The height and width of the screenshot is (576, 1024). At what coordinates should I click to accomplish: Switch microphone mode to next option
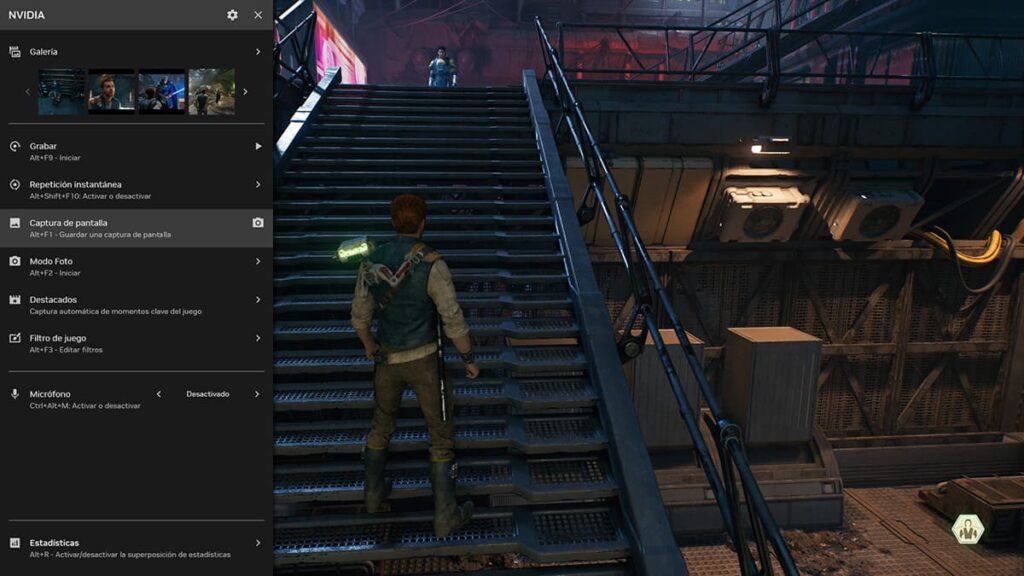[257, 394]
